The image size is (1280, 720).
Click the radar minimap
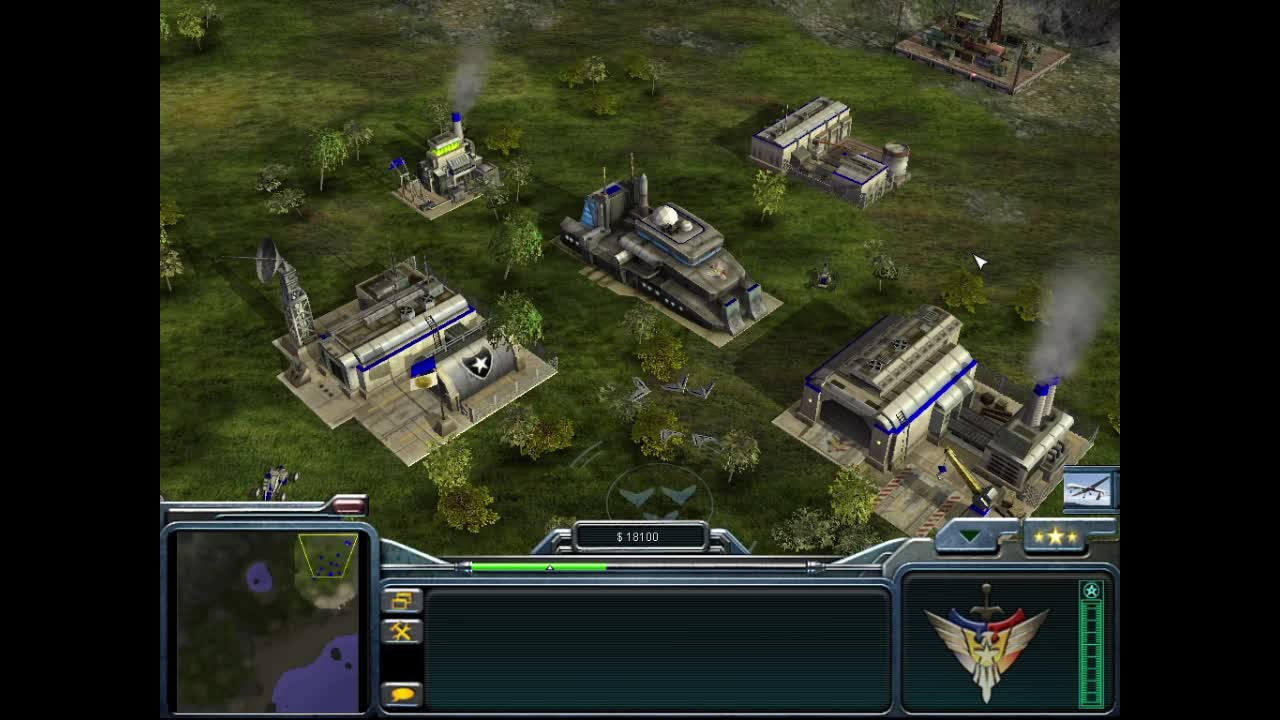(x=267, y=620)
